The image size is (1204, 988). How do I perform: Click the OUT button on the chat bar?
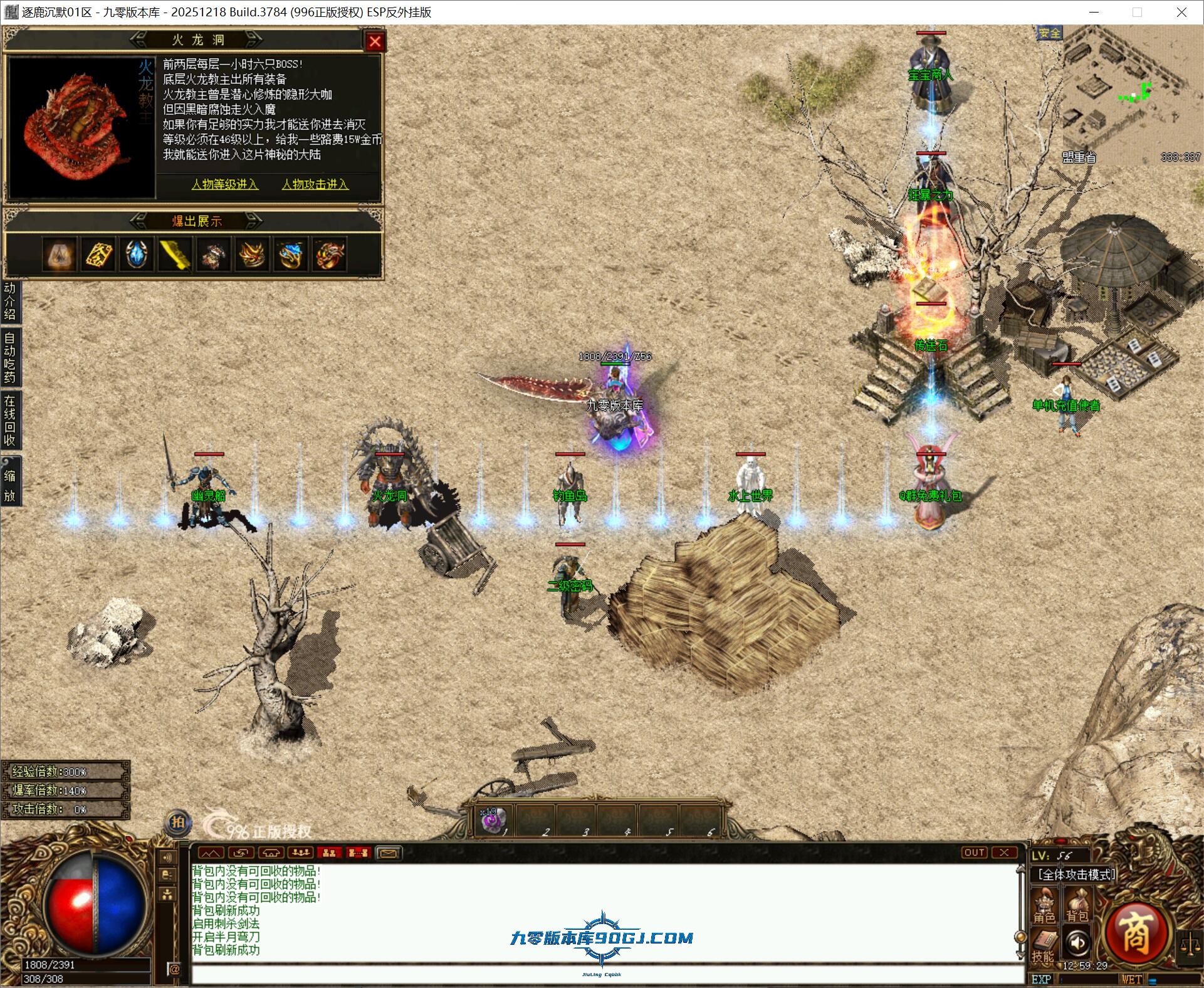pos(974,853)
